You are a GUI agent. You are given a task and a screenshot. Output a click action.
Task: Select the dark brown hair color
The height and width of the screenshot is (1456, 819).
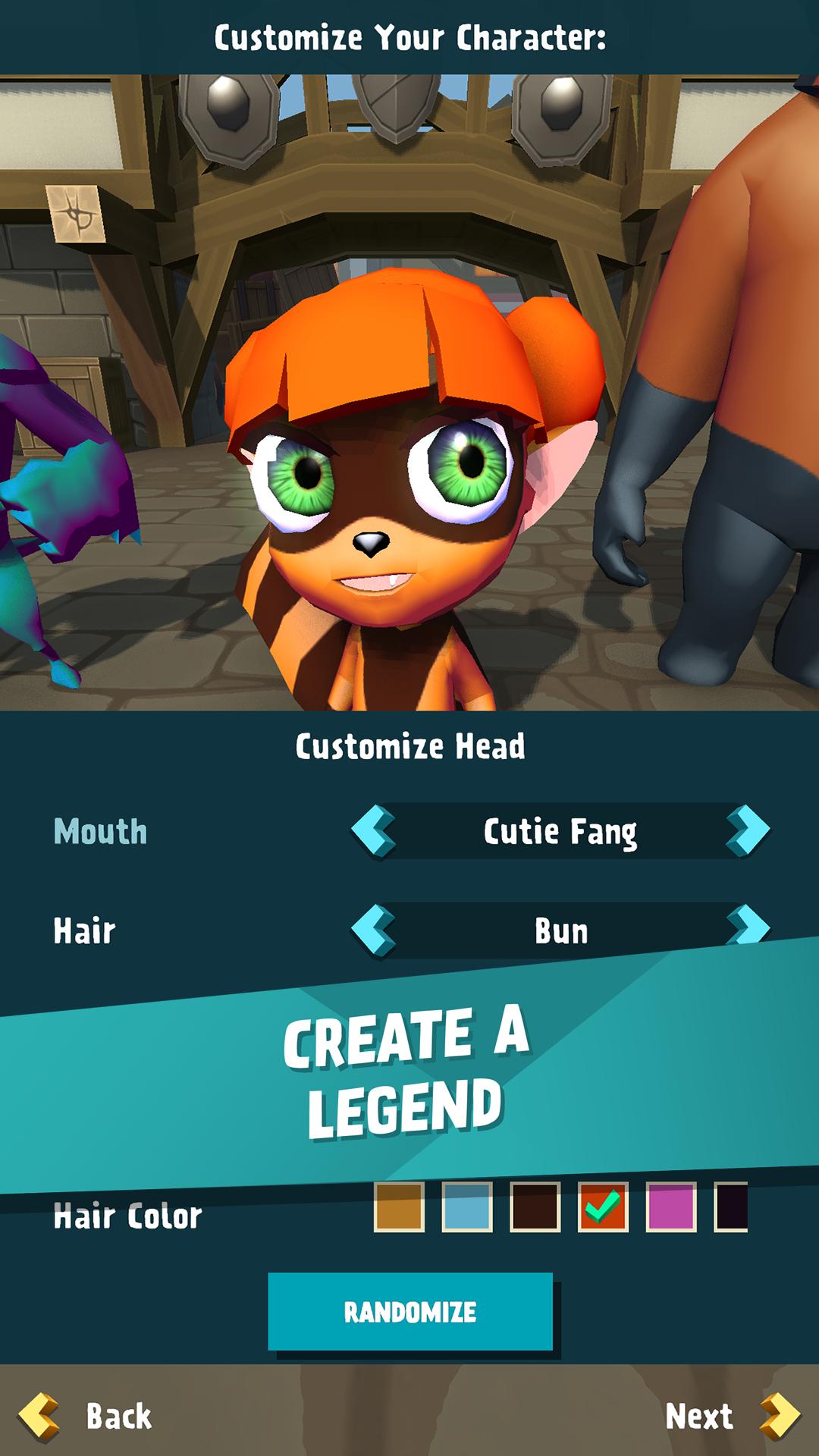pyautogui.click(x=535, y=1207)
